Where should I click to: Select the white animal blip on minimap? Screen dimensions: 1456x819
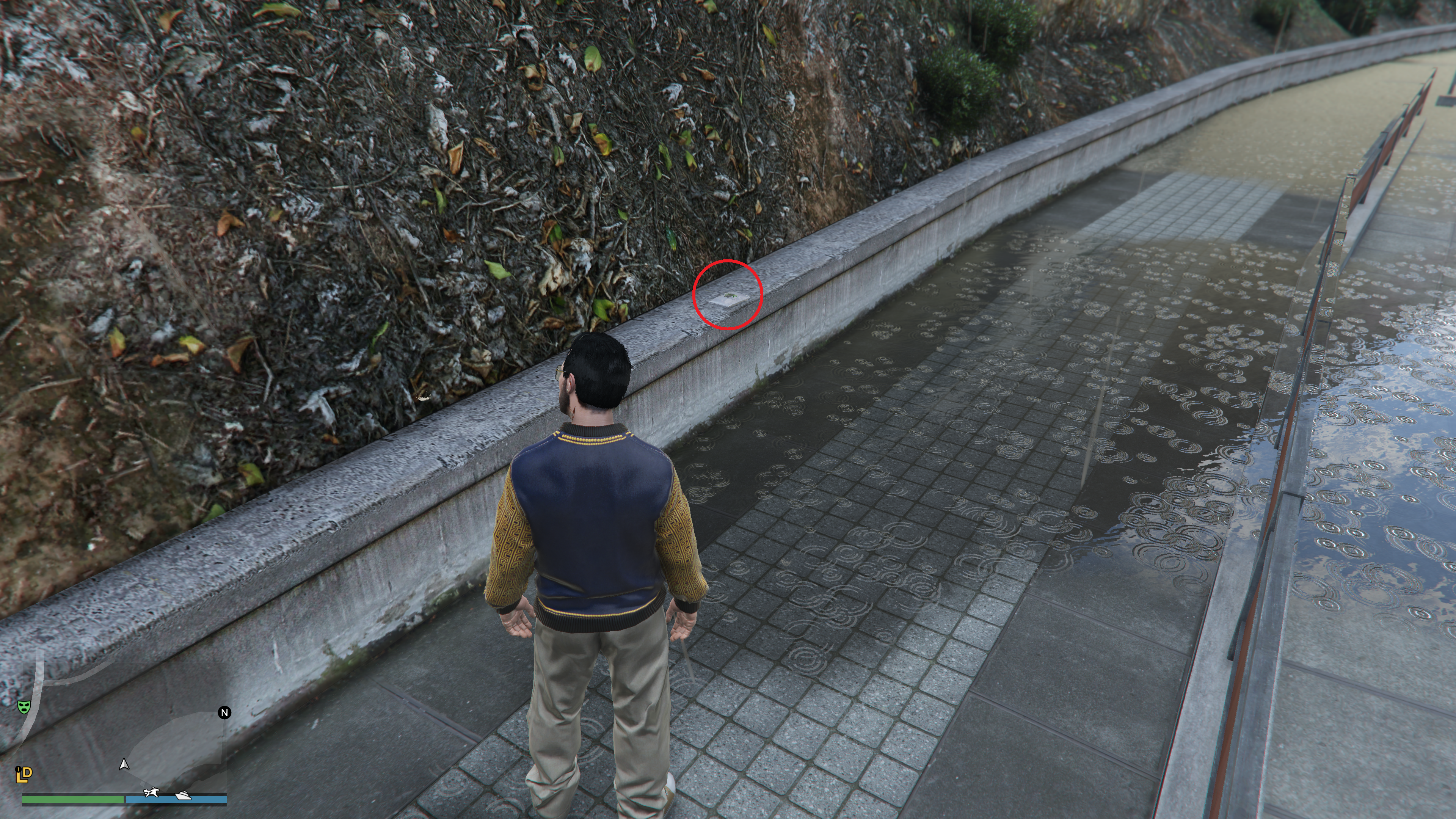151,792
